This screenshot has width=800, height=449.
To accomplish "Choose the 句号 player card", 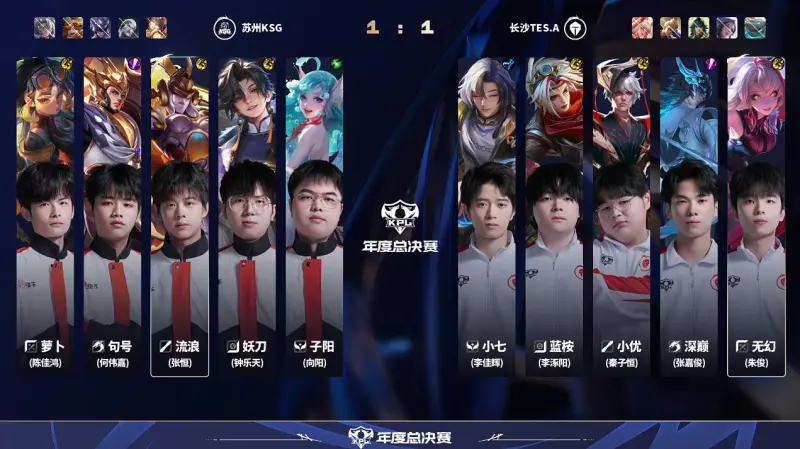I will [112, 216].
